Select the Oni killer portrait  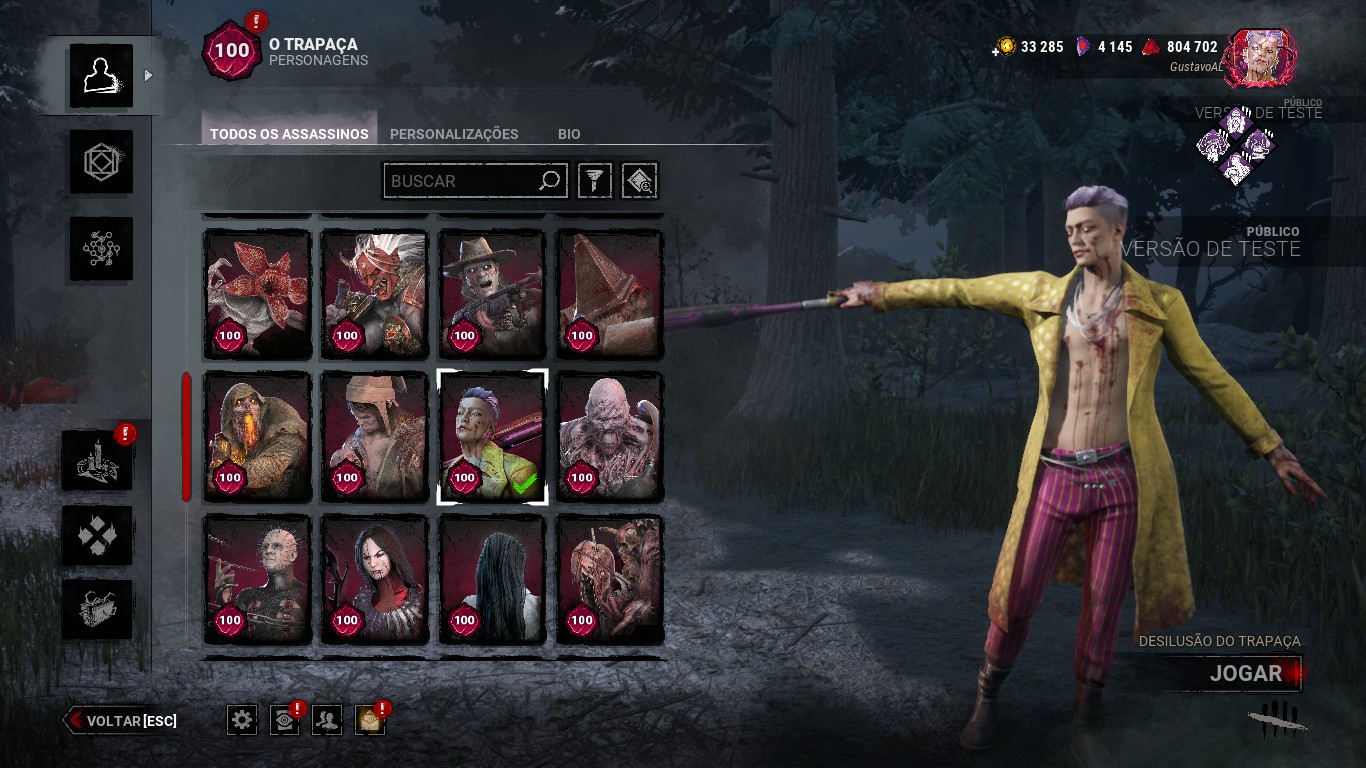pos(374,294)
